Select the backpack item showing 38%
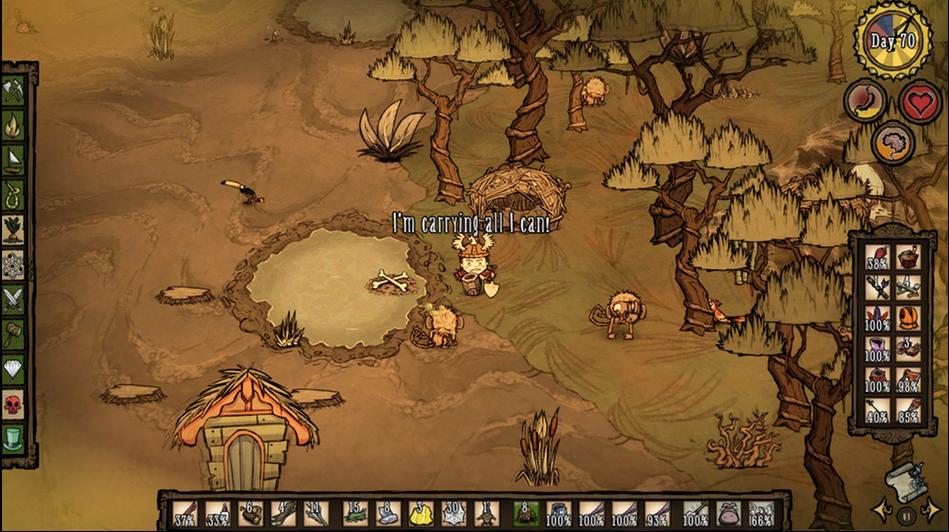949x532 pixels. [x=878, y=259]
